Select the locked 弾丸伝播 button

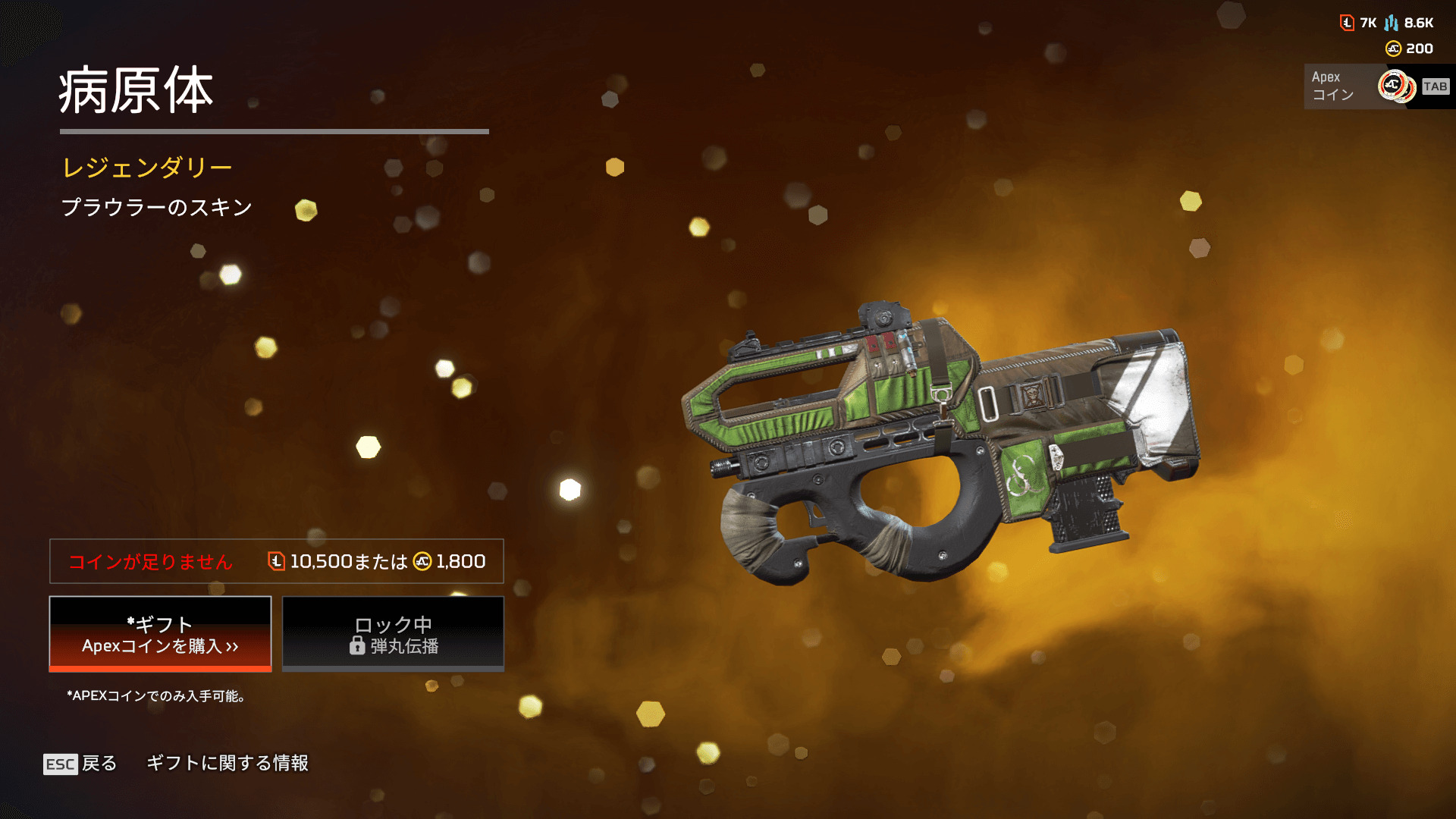coord(393,634)
